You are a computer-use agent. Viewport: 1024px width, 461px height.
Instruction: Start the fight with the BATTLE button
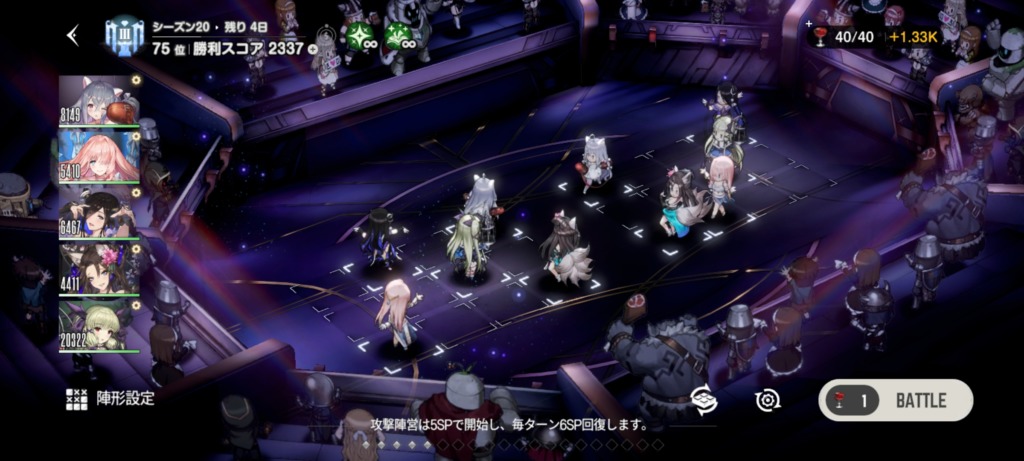coord(895,400)
